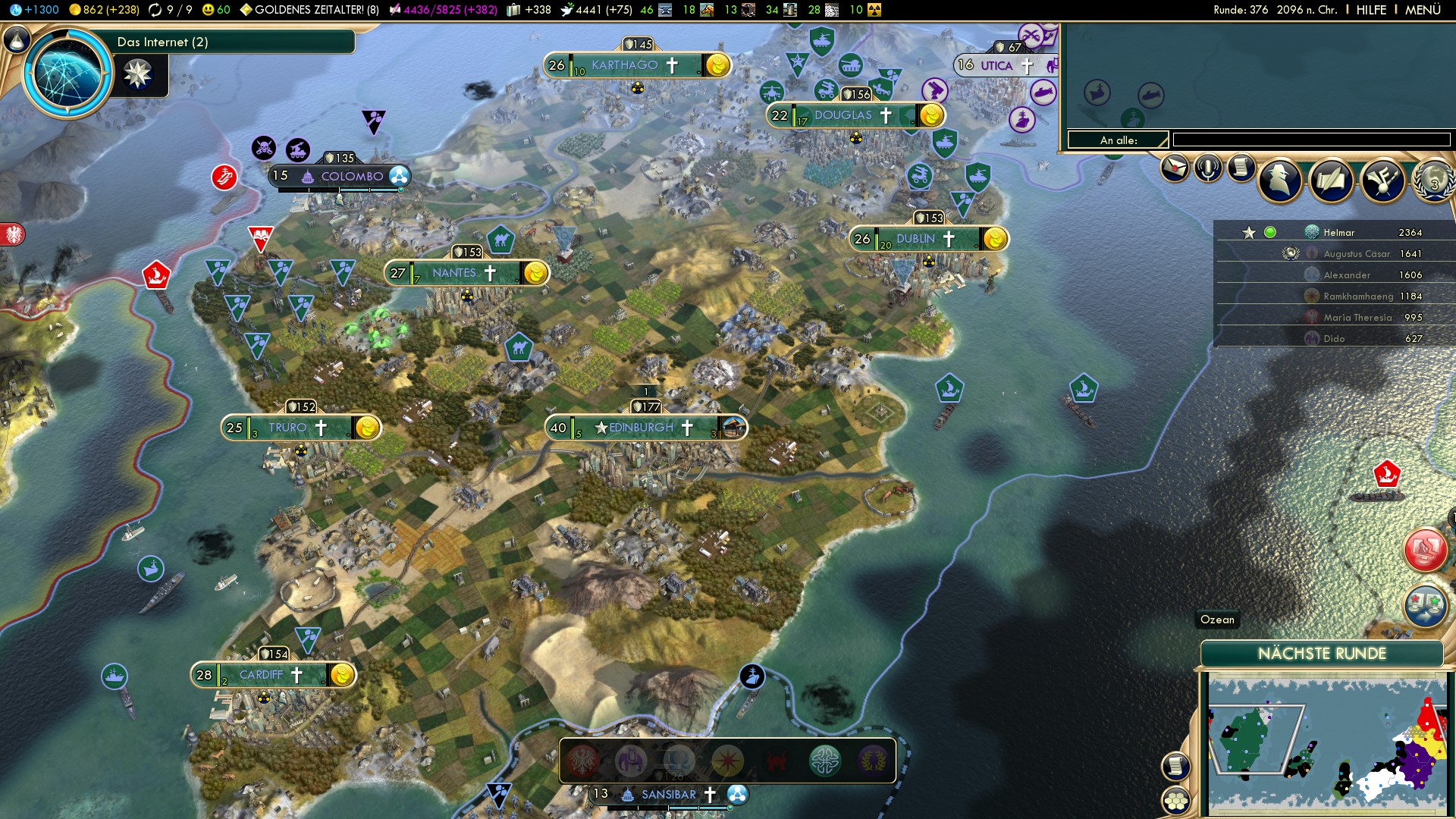Open the World Congress laurel globe button

pyautogui.click(x=1433, y=180)
